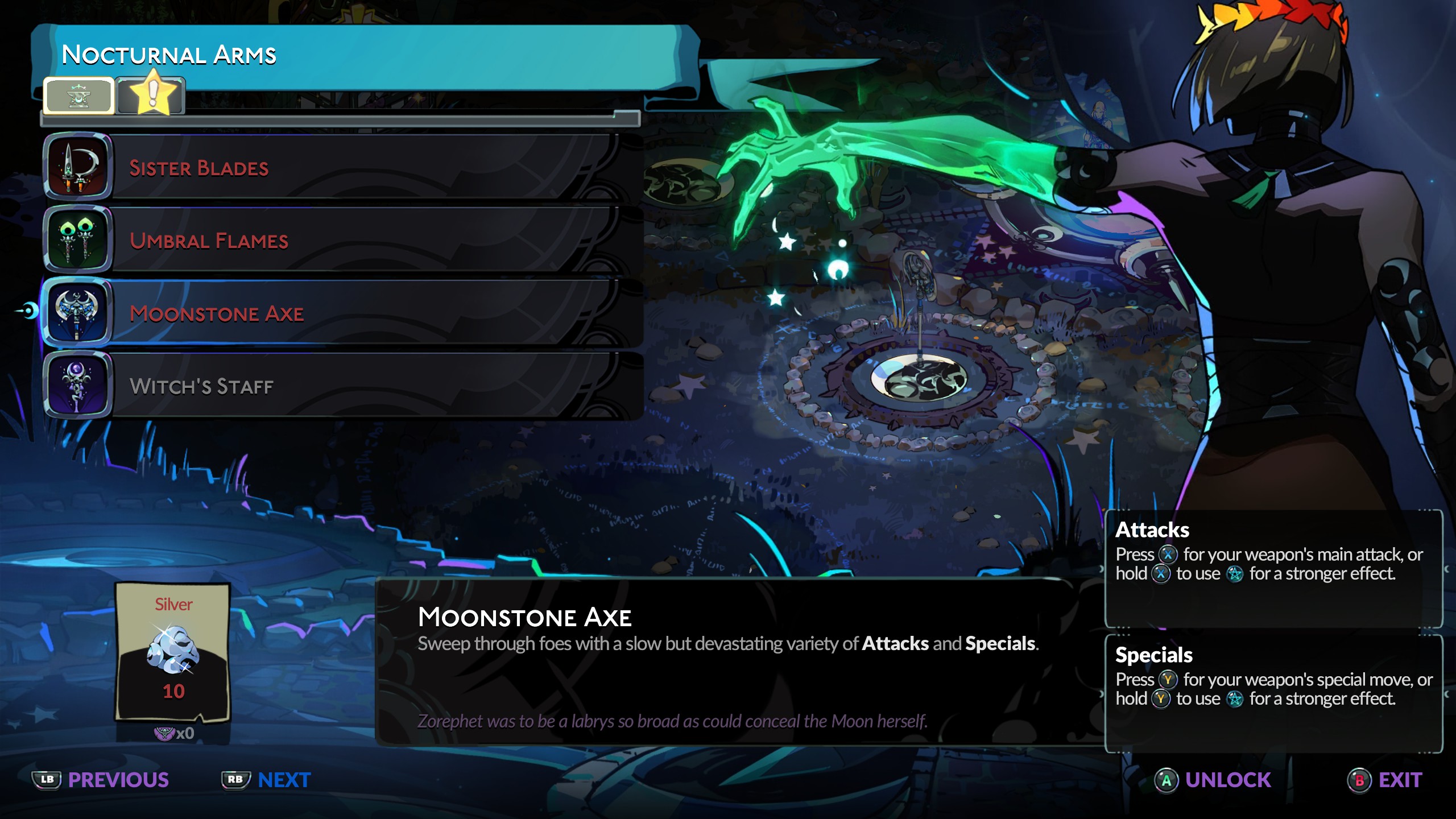The image size is (1456, 819).
Task: Choose the Umbral Flames weapon row
Action: click(x=341, y=241)
